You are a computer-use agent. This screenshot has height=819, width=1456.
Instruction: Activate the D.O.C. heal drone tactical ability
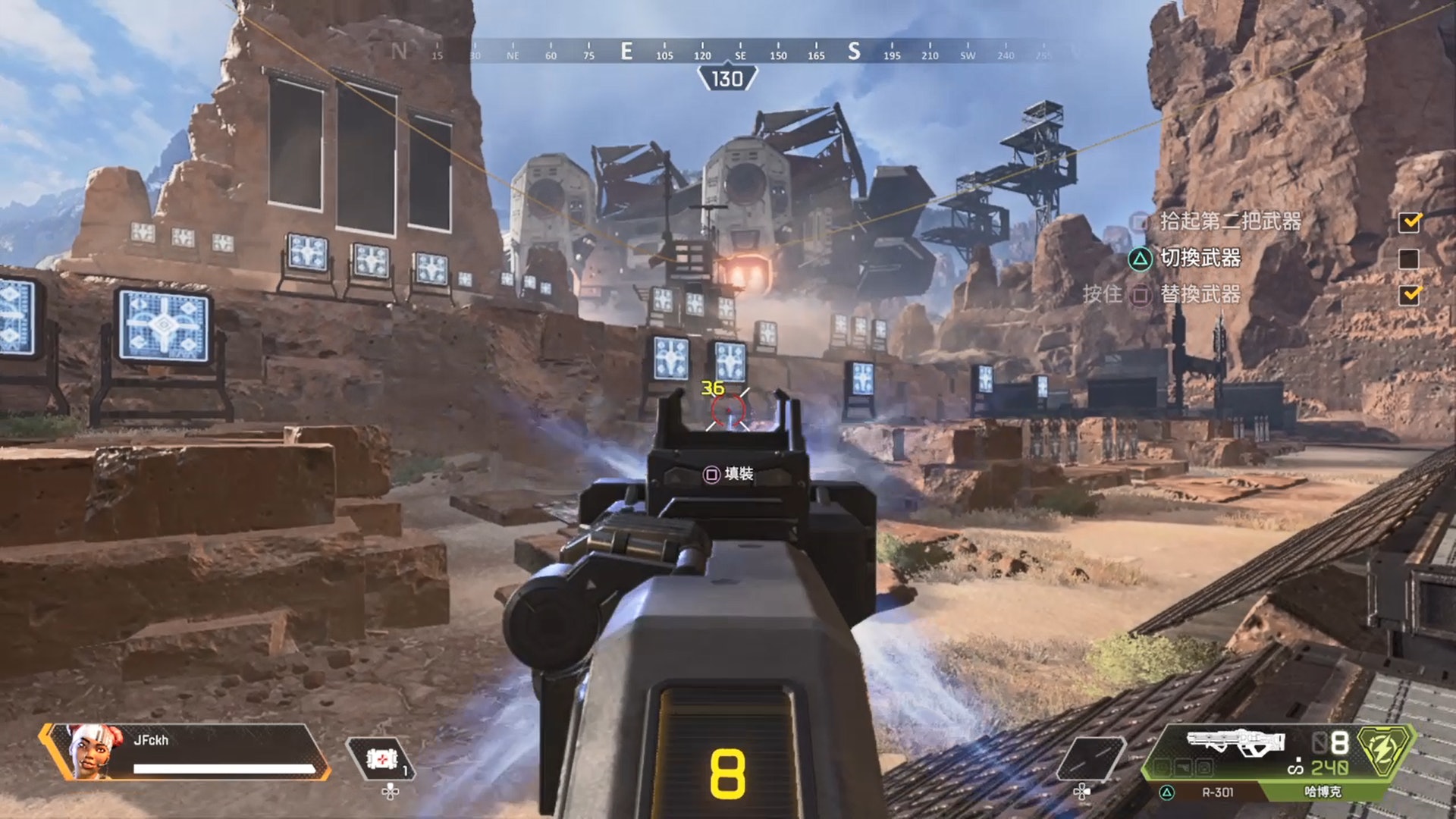pyautogui.click(x=381, y=758)
